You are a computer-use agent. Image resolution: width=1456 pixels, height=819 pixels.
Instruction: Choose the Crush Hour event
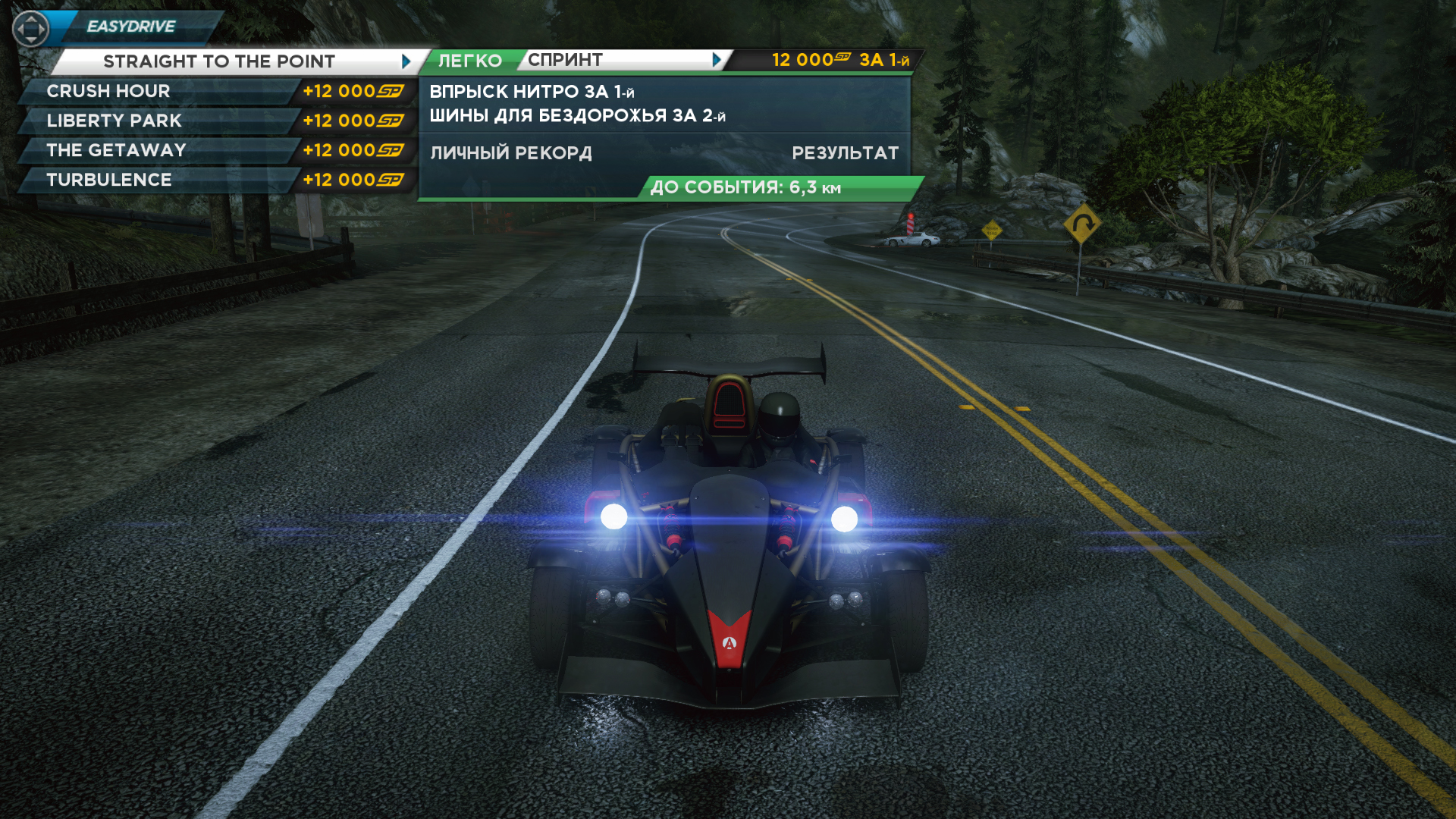coord(108,91)
